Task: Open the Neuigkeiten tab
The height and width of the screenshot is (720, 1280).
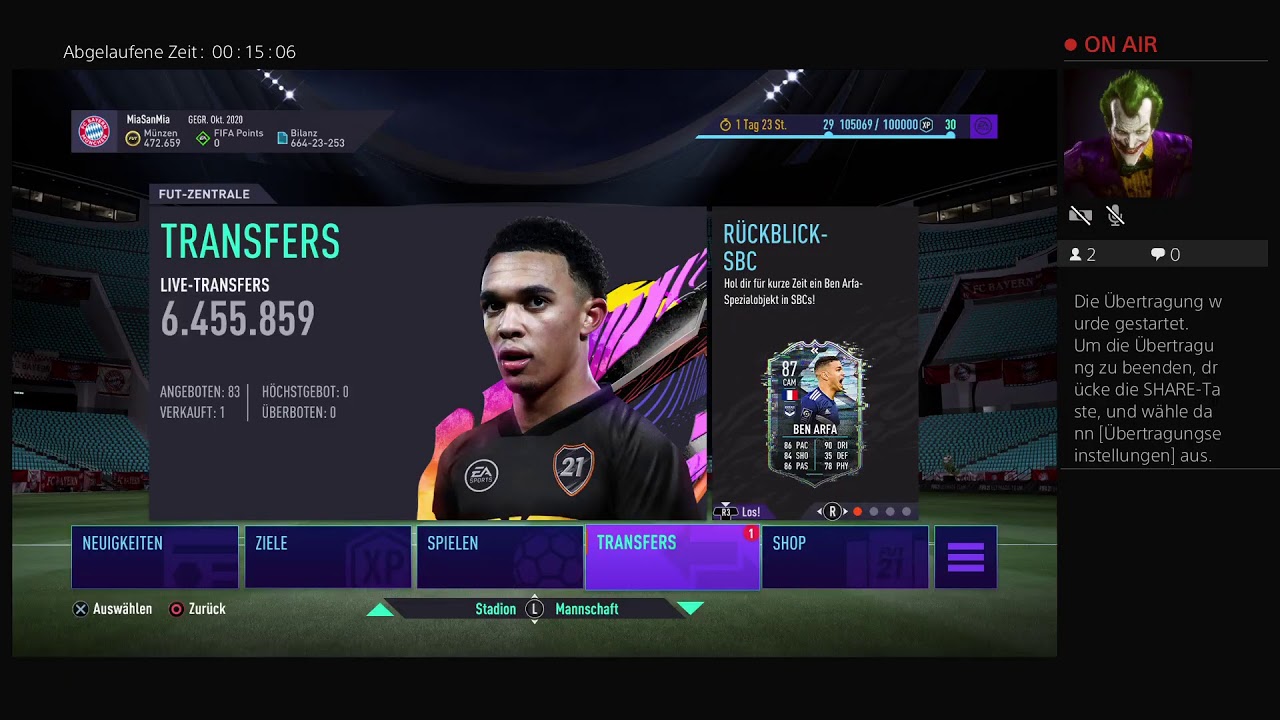Action: 155,557
